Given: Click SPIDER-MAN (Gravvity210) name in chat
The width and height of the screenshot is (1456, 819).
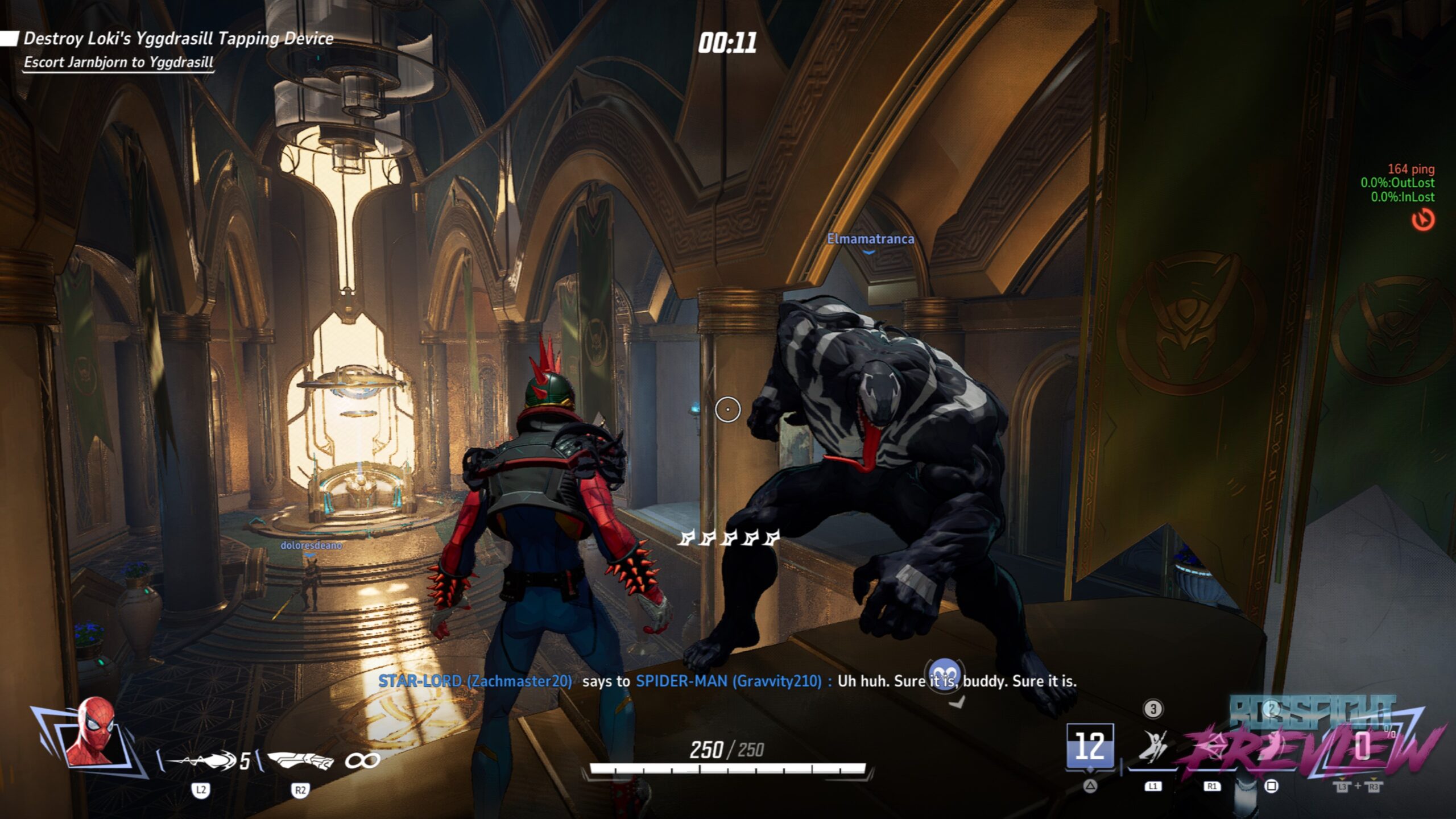Looking at the screenshot, I should 729,681.
